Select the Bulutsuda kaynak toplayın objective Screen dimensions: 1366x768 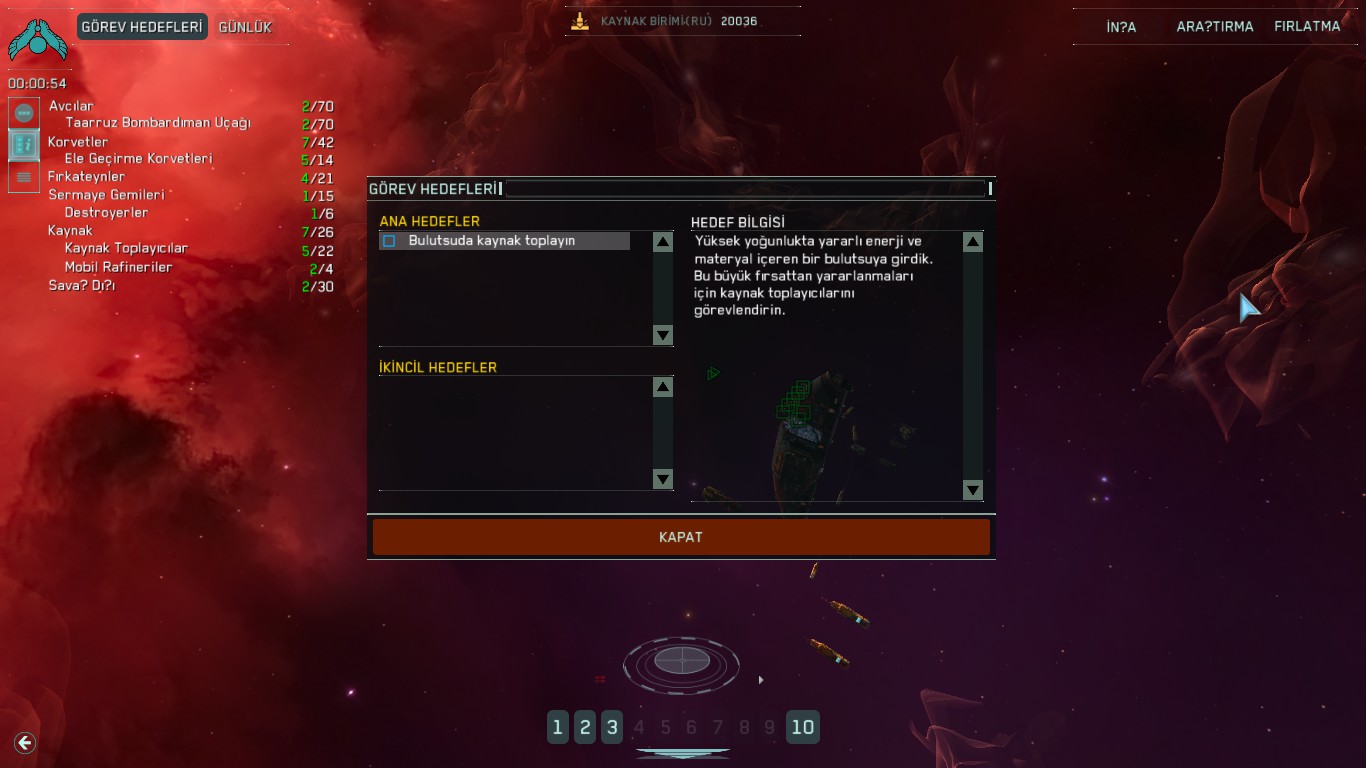(491, 241)
